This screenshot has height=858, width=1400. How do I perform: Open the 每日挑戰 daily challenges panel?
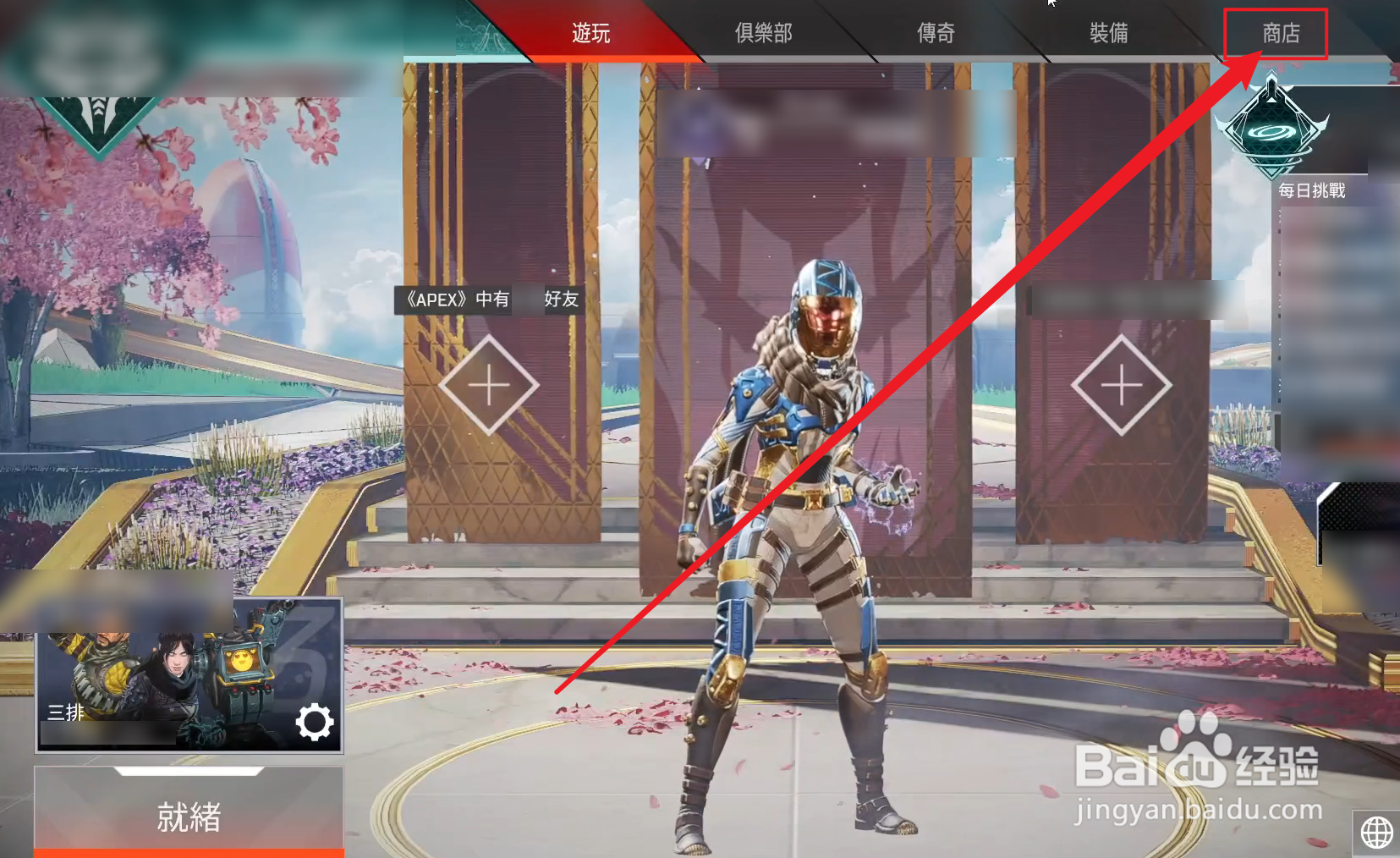1314,192
